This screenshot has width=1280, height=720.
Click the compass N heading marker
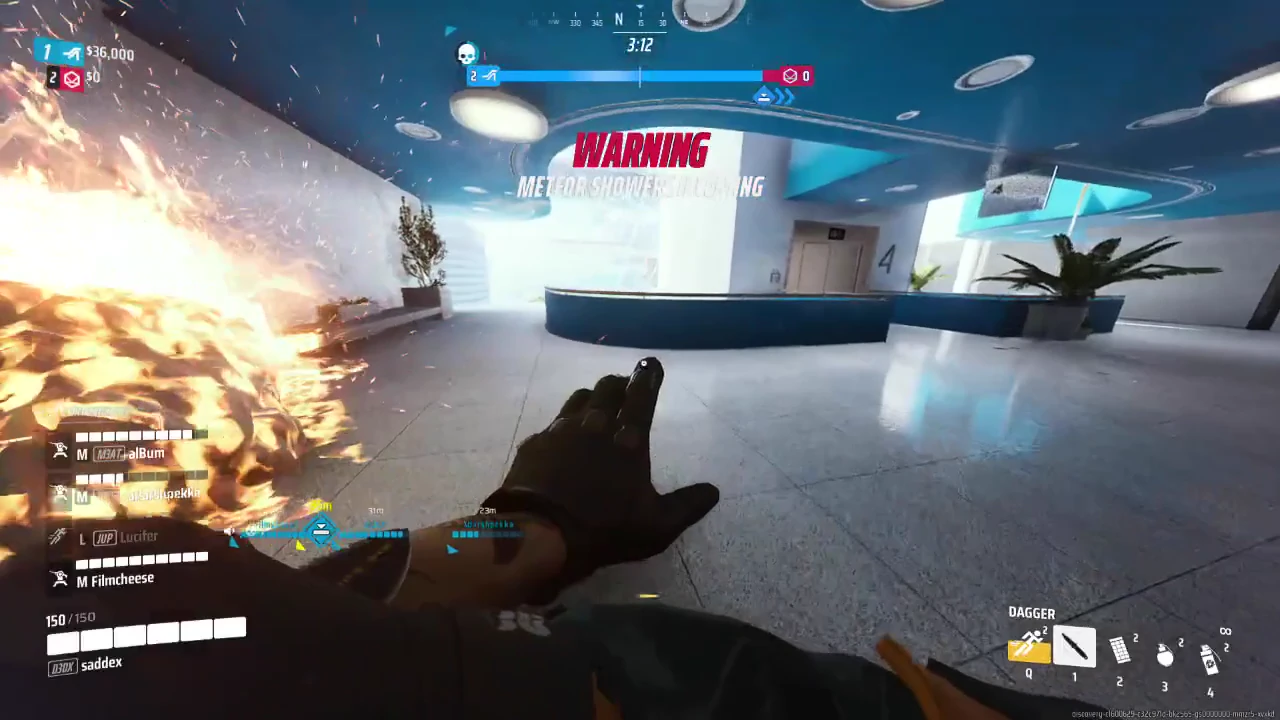click(x=618, y=20)
